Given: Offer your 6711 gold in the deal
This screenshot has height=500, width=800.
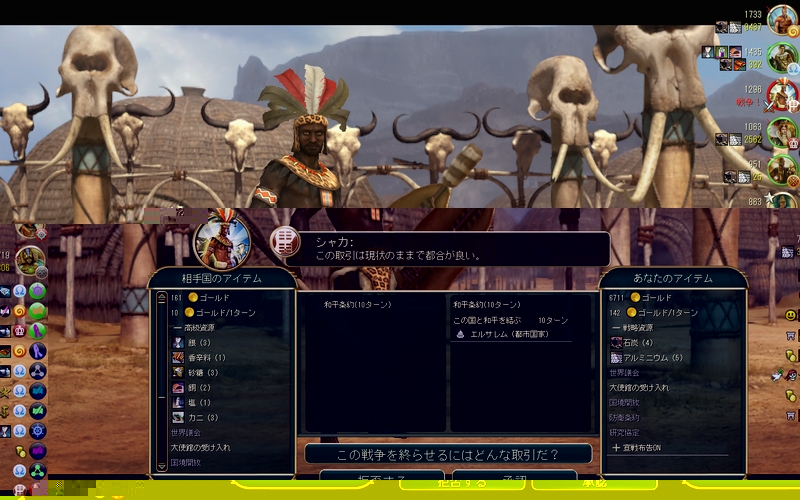Looking at the screenshot, I should click(x=650, y=298).
